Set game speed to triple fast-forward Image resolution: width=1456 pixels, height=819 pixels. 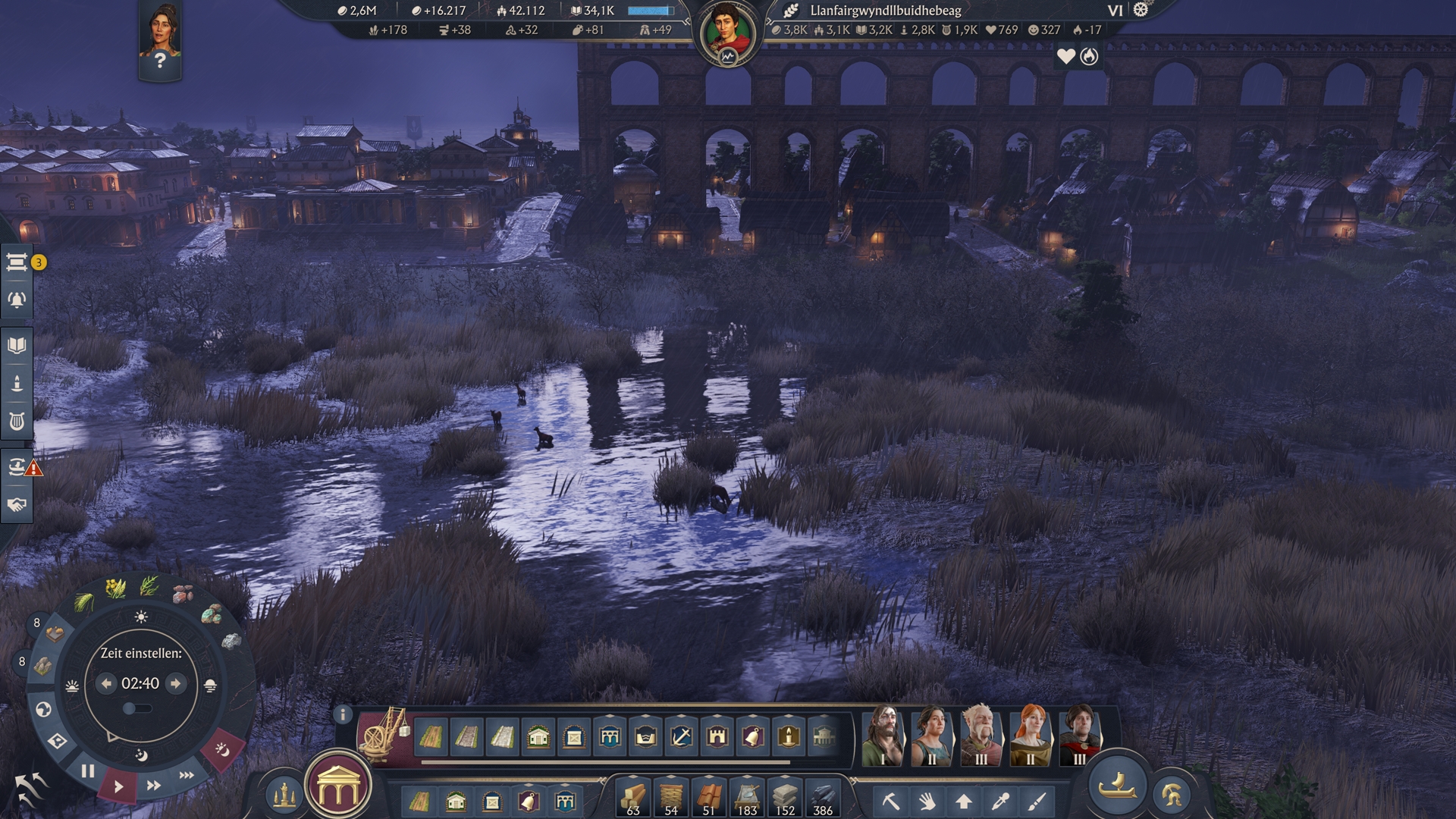[x=187, y=775]
